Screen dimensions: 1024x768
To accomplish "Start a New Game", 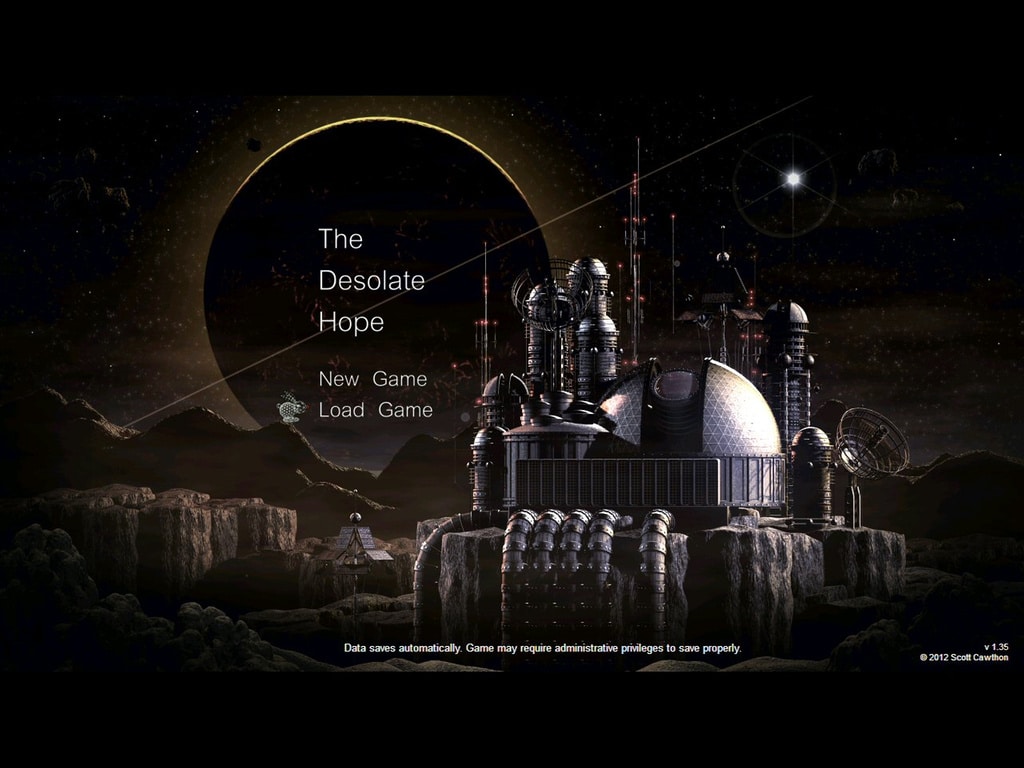I will (x=372, y=379).
